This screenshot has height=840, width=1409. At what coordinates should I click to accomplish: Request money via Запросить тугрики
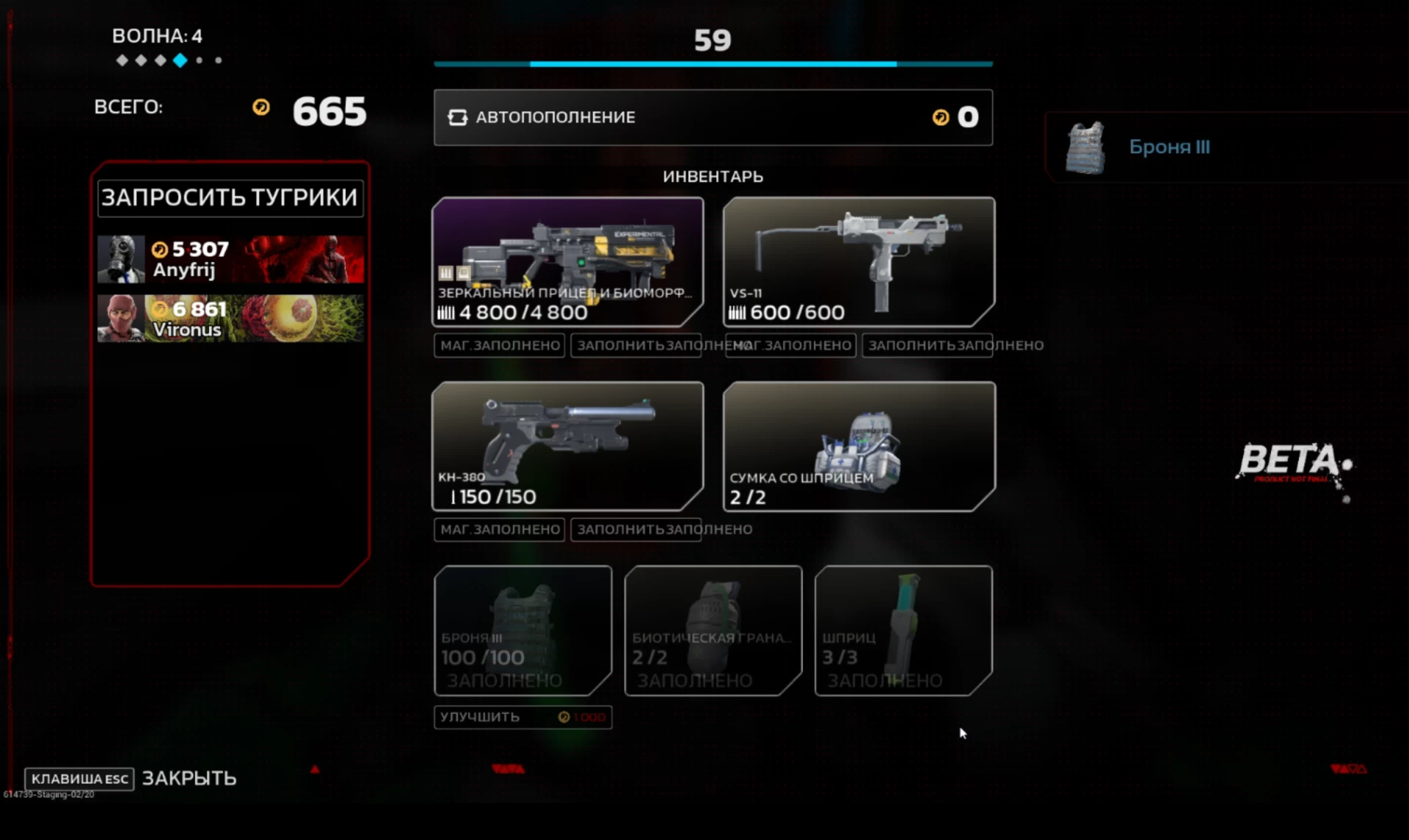[230, 198]
